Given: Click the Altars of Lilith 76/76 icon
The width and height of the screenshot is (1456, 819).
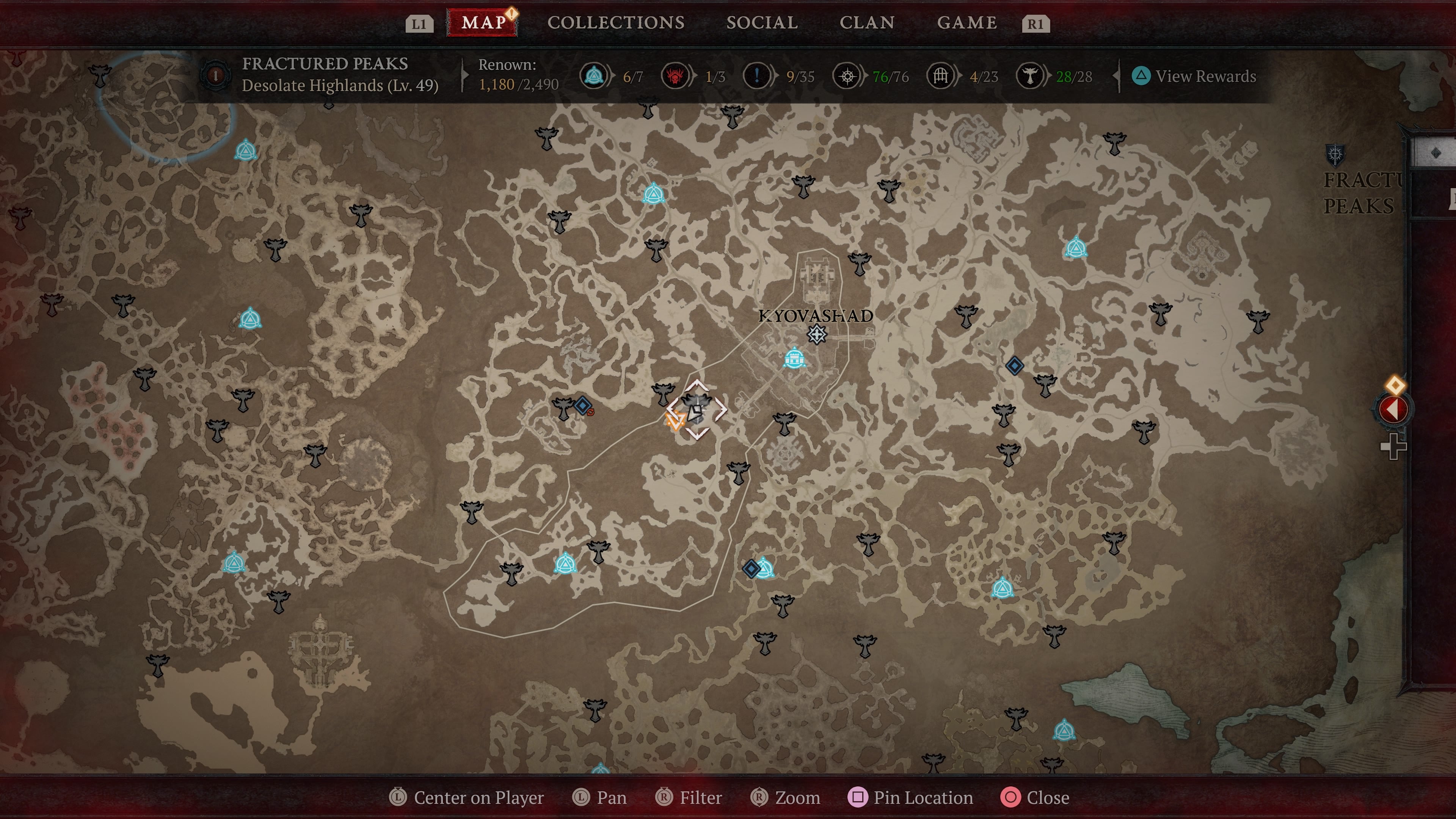Looking at the screenshot, I should [x=847, y=76].
